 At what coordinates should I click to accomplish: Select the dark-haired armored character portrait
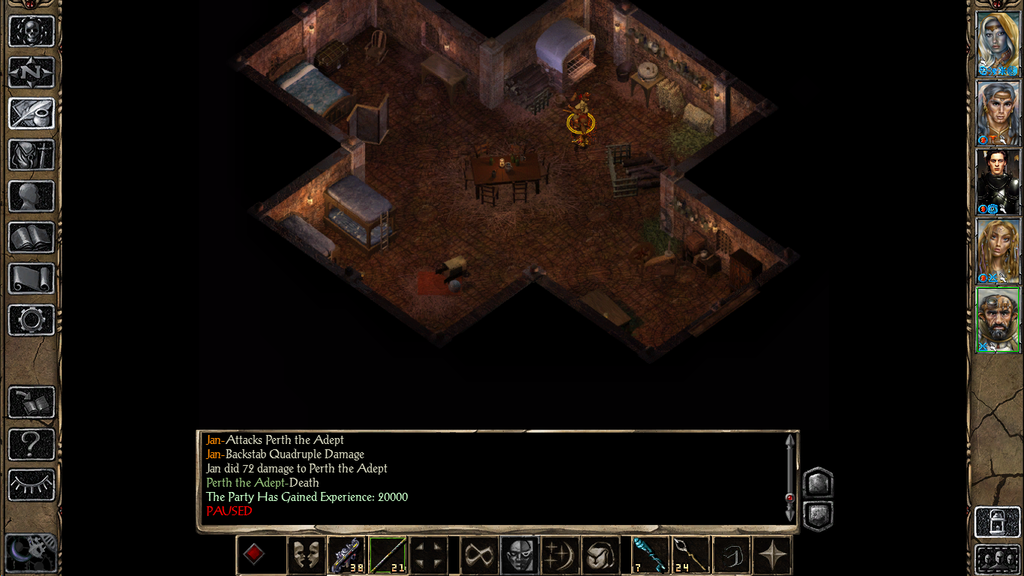[x=997, y=181]
